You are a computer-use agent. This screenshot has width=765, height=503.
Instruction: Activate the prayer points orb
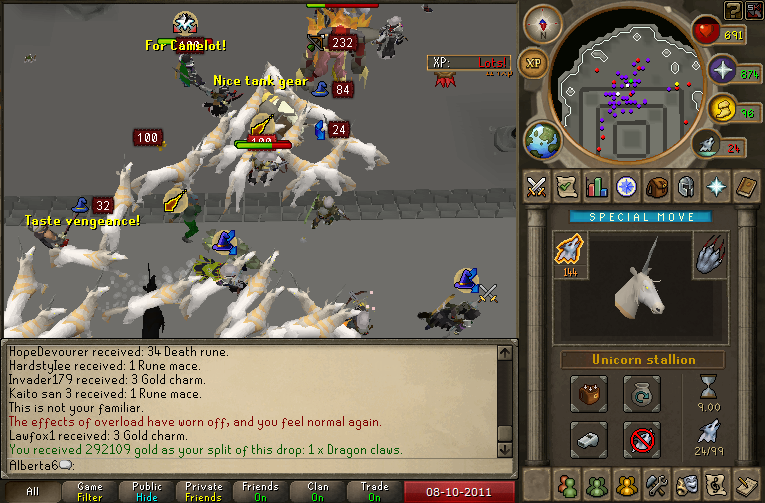tap(722, 69)
